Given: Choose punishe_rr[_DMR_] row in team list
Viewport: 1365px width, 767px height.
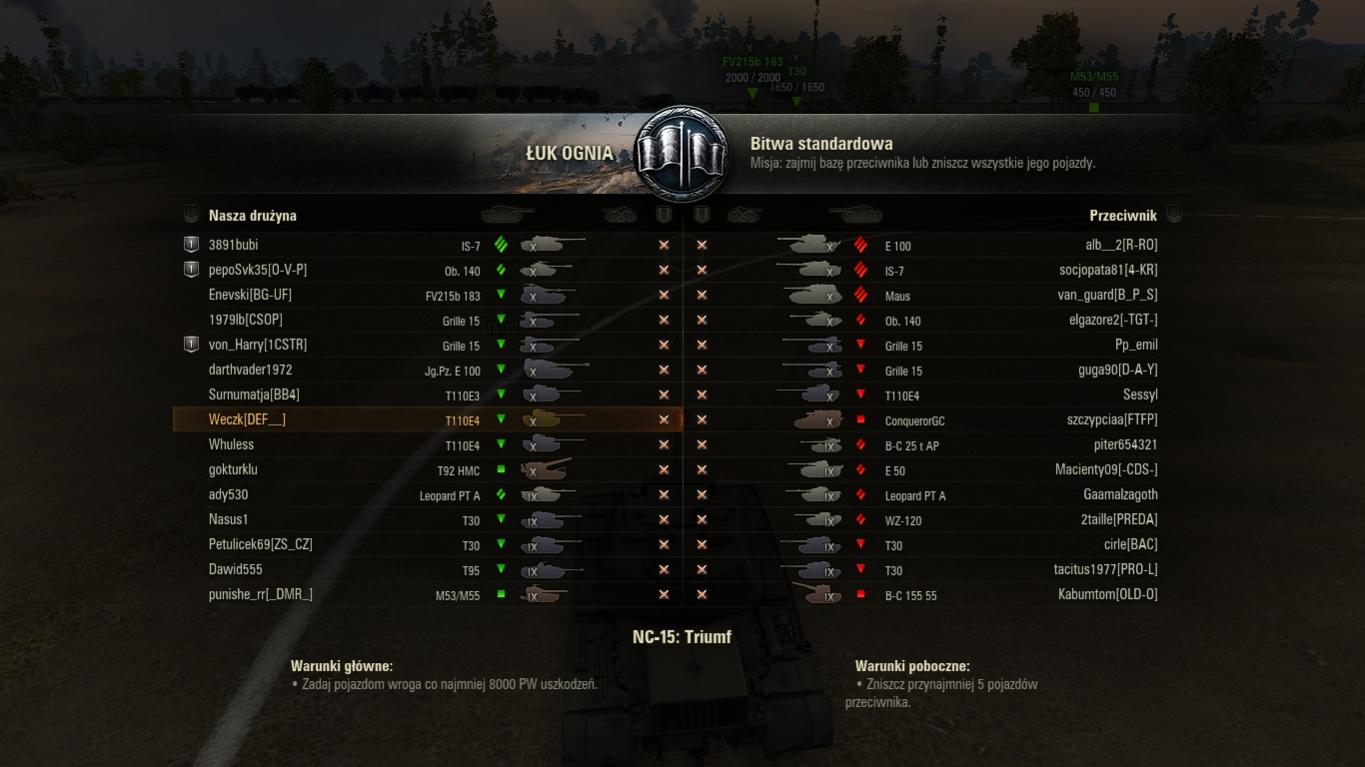Looking at the screenshot, I should point(260,595).
